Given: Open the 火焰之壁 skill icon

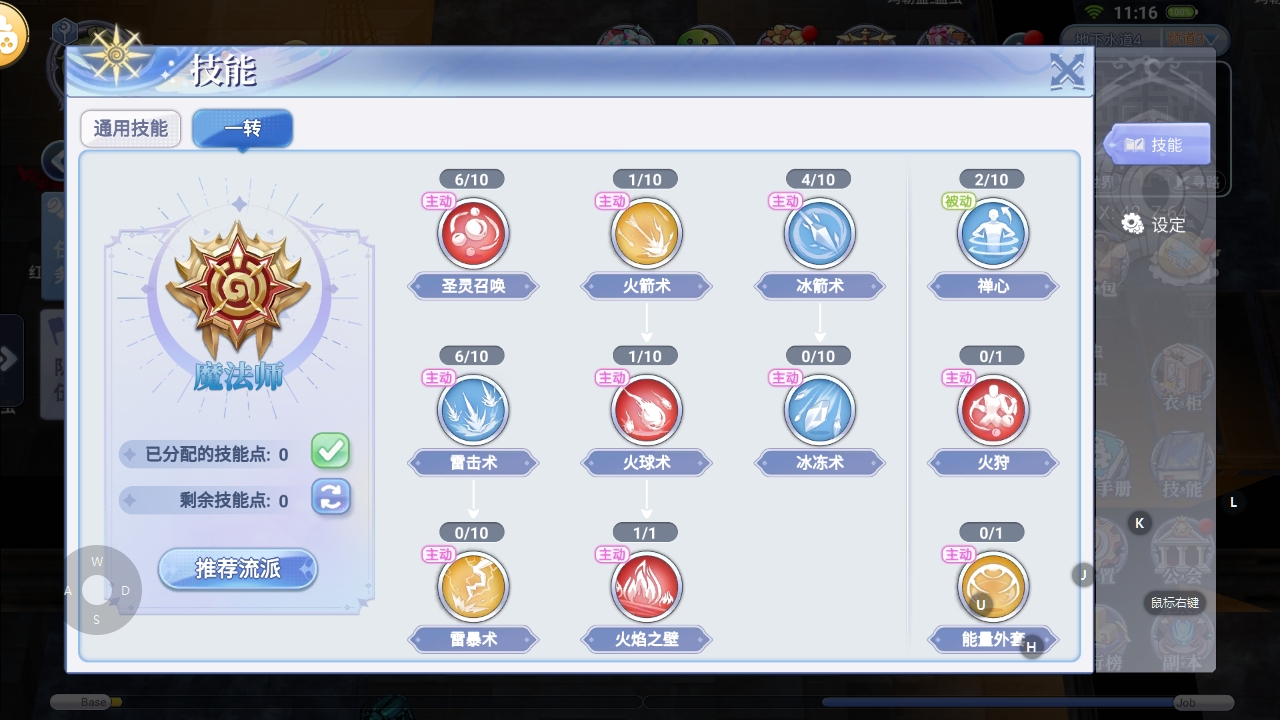Looking at the screenshot, I should [x=646, y=586].
